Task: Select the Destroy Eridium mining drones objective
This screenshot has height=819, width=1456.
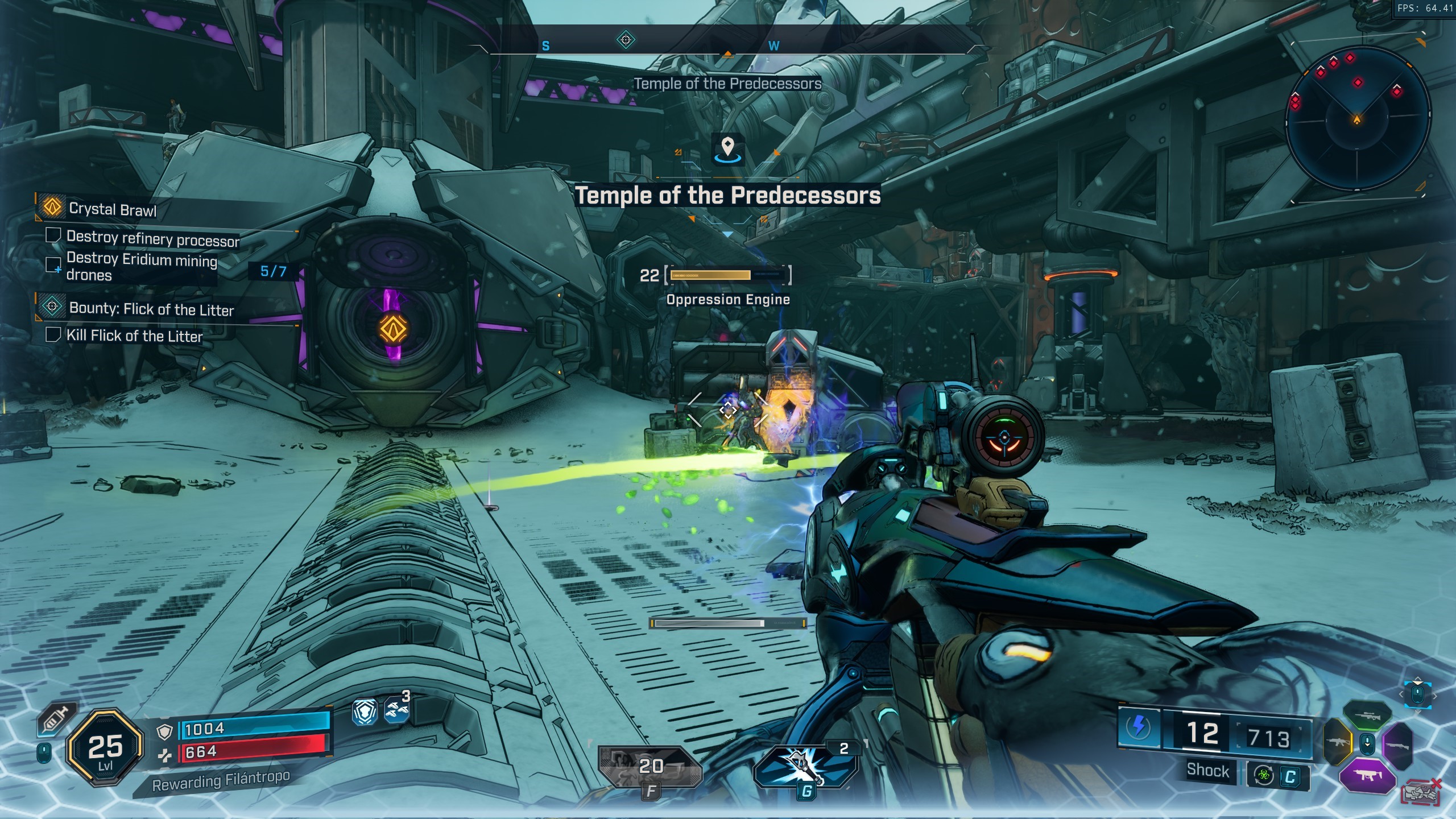Action: [x=141, y=267]
